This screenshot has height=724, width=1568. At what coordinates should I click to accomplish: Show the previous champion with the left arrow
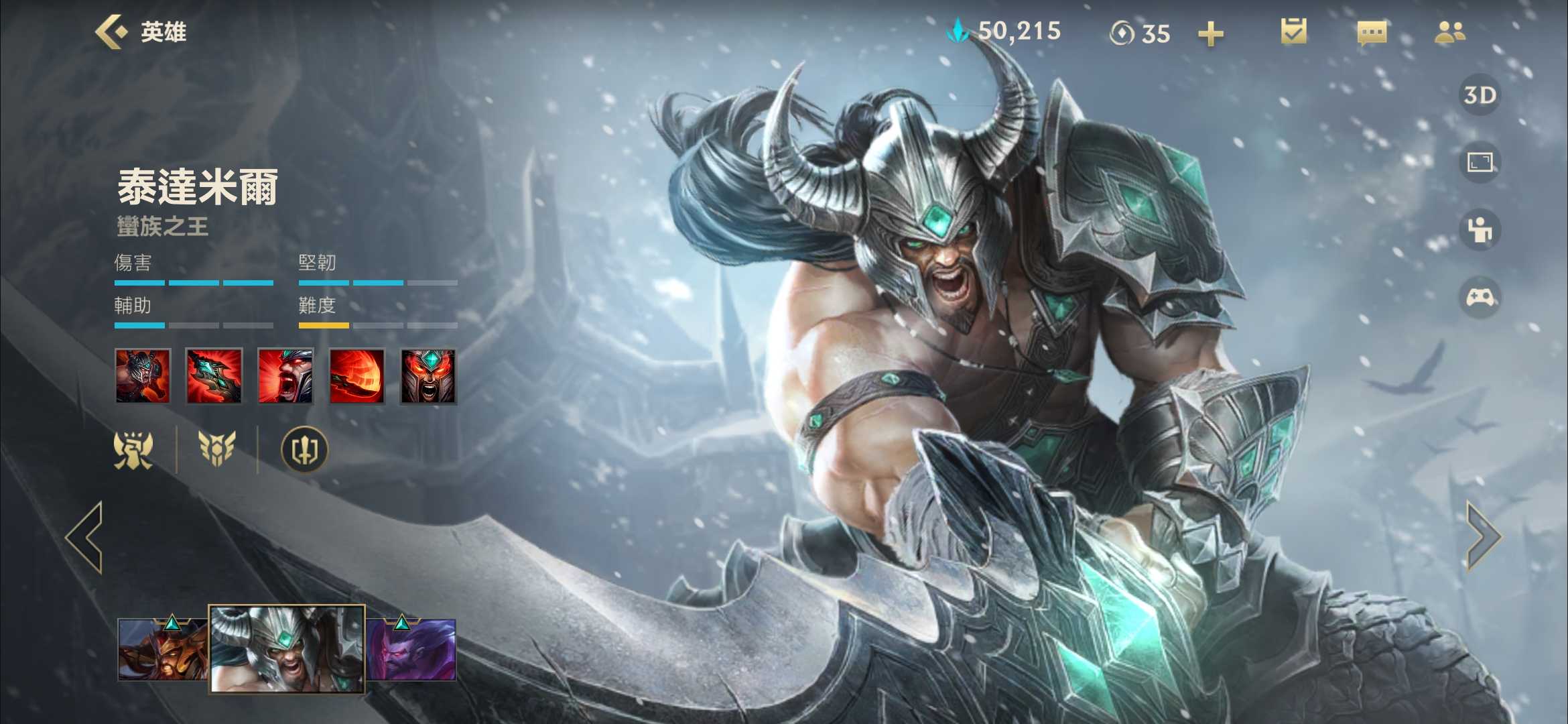85,536
